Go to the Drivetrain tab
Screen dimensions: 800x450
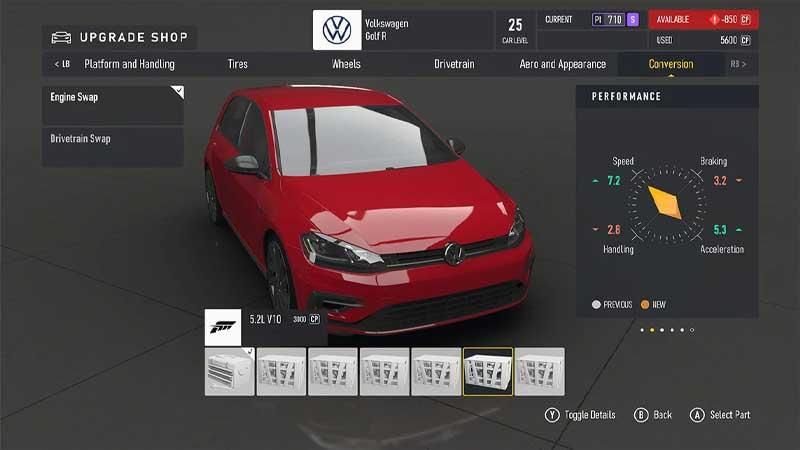454,64
